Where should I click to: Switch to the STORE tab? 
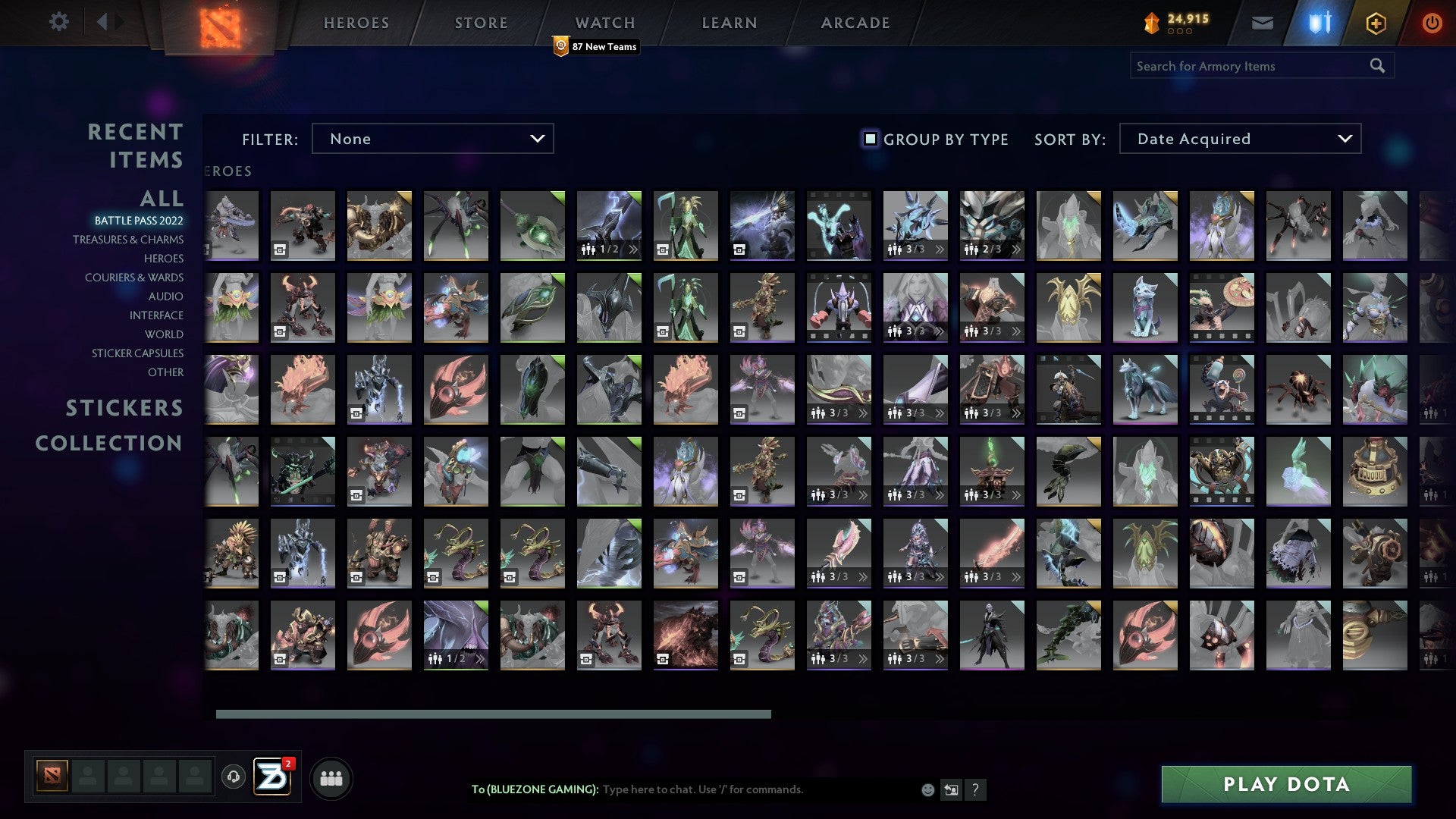click(x=479, y=22)
